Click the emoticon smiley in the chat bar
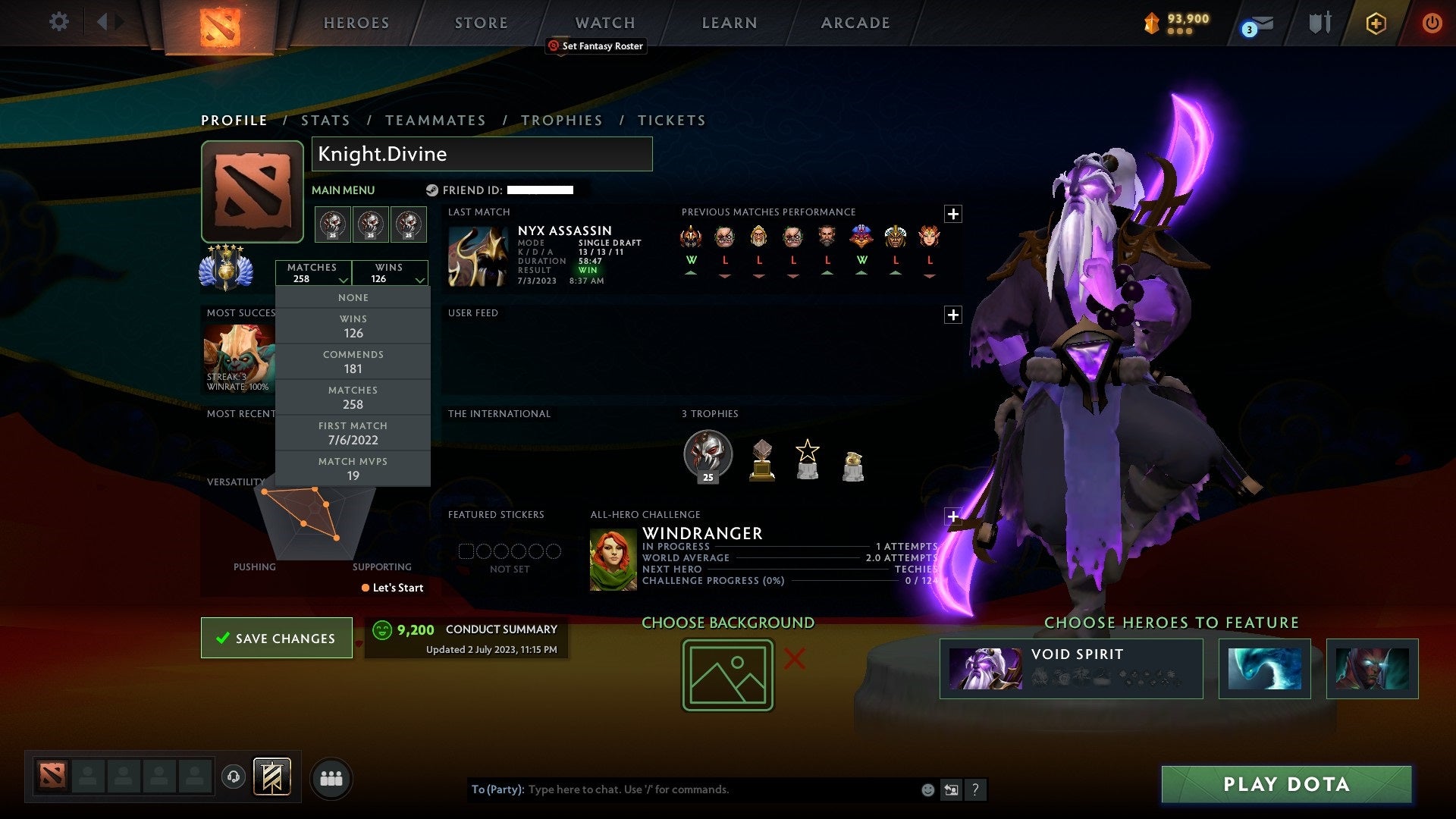 (927, 789)
